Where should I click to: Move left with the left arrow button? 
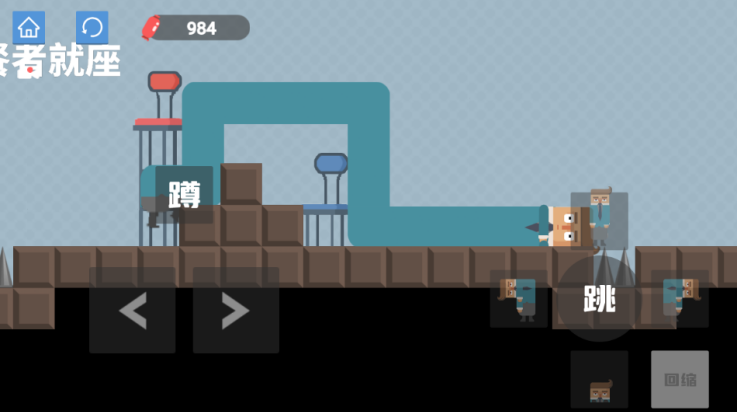pos(132,310)
